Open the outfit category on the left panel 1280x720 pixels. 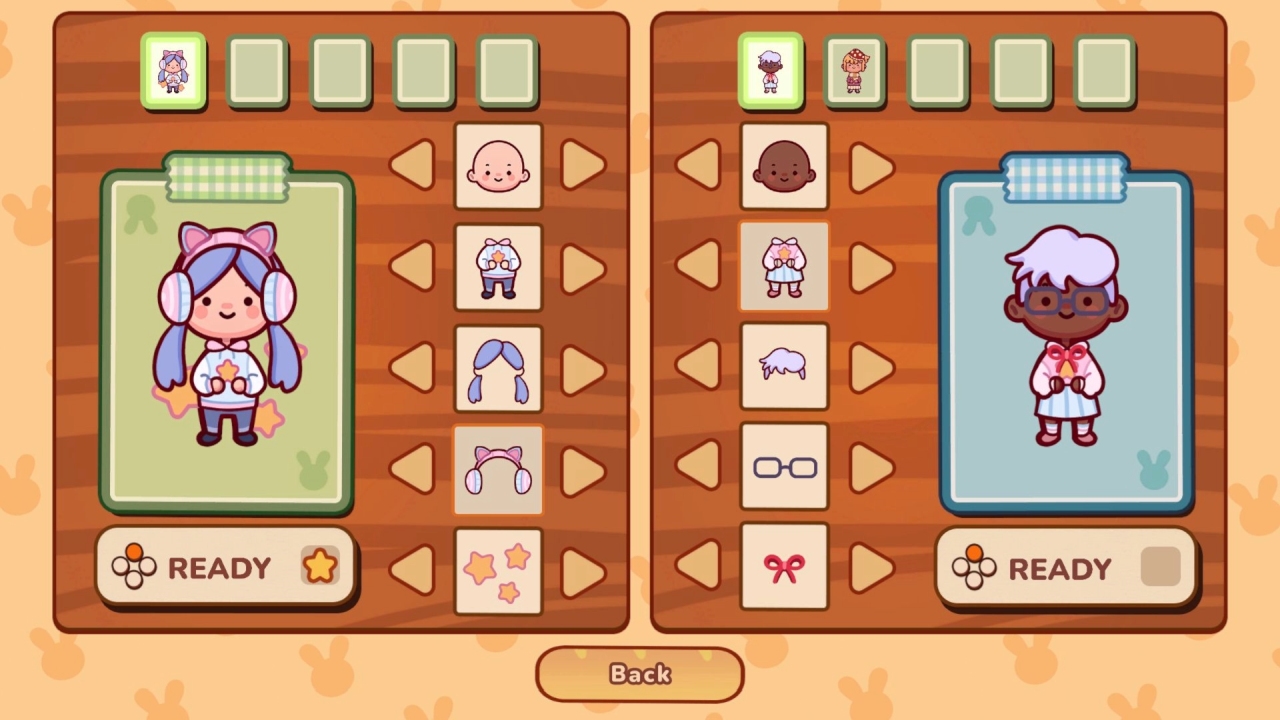[498, 267]
